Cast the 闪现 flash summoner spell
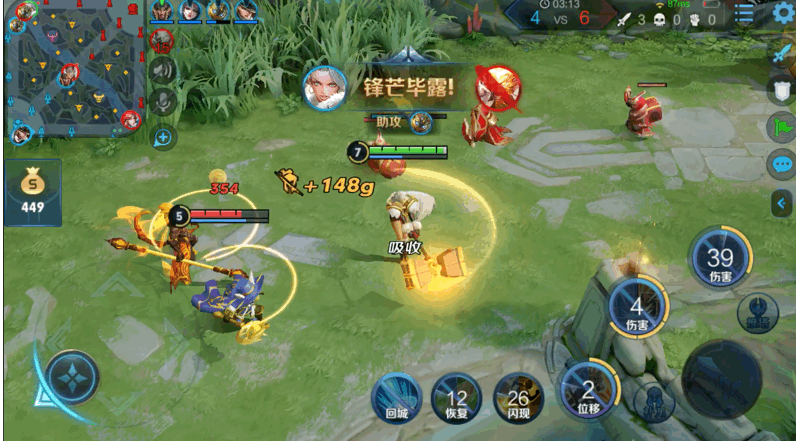 tap(516, 398)
